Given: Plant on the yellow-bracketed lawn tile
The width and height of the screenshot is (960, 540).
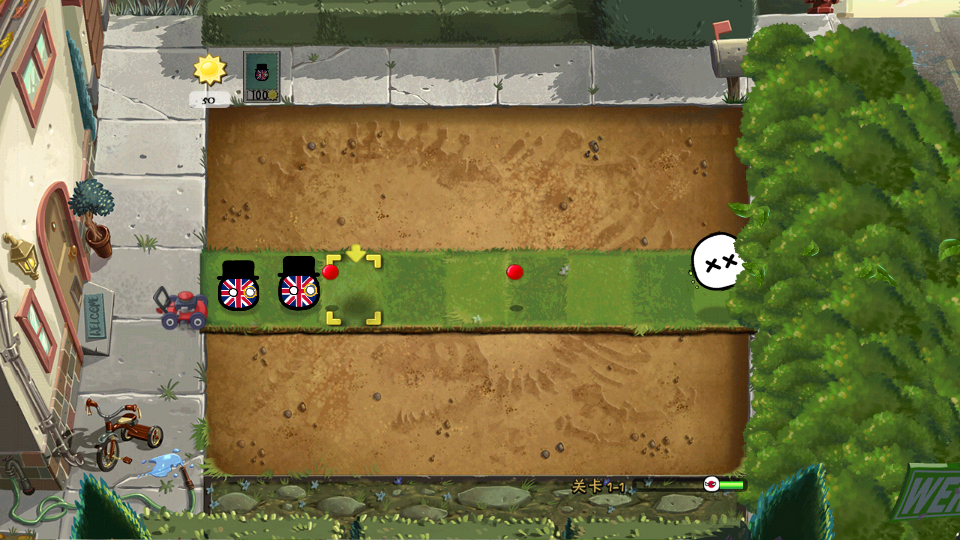Looking at the screenshot, I should 353,291.
